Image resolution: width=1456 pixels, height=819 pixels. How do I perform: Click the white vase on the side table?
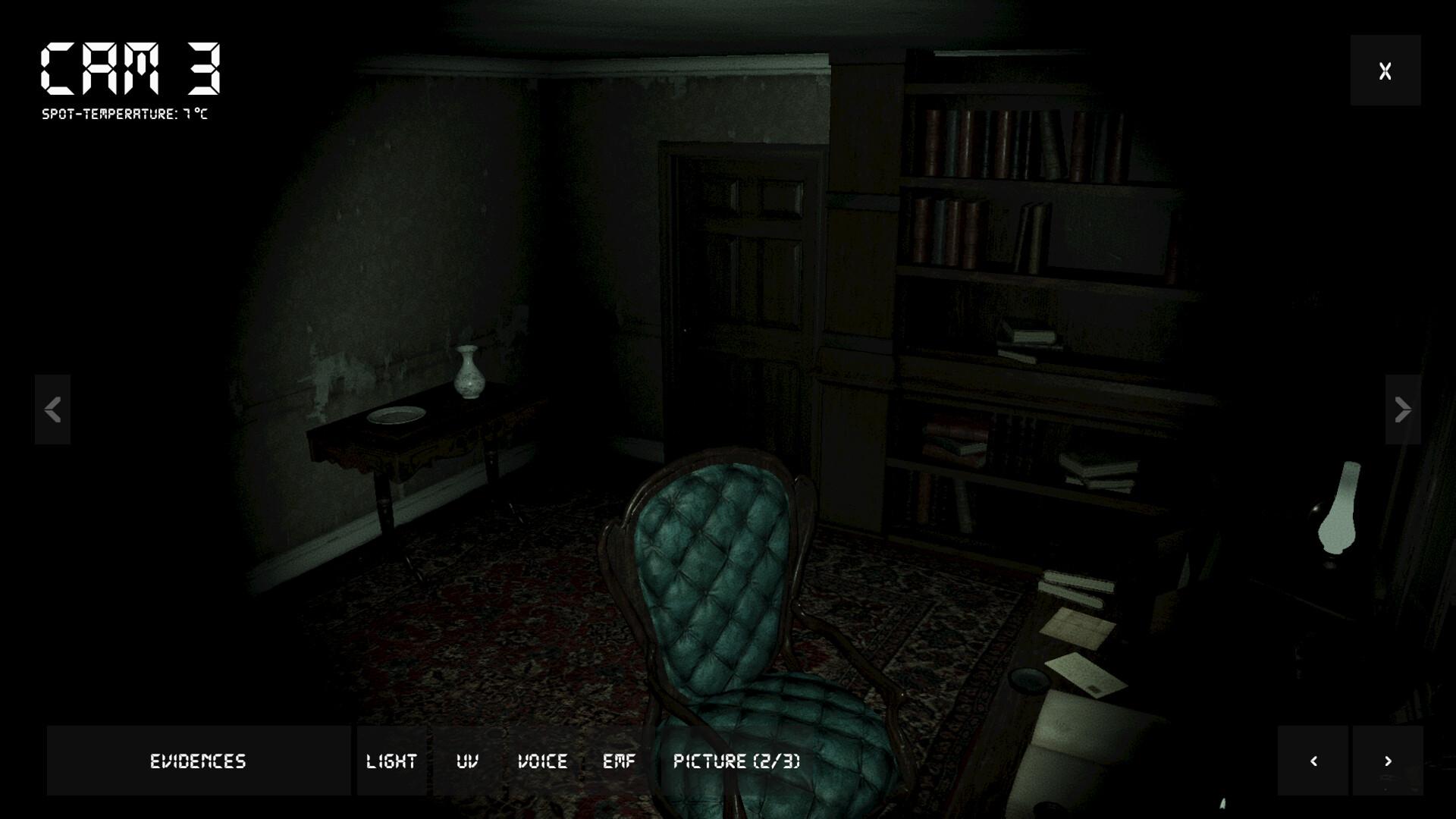pos(468,370)
